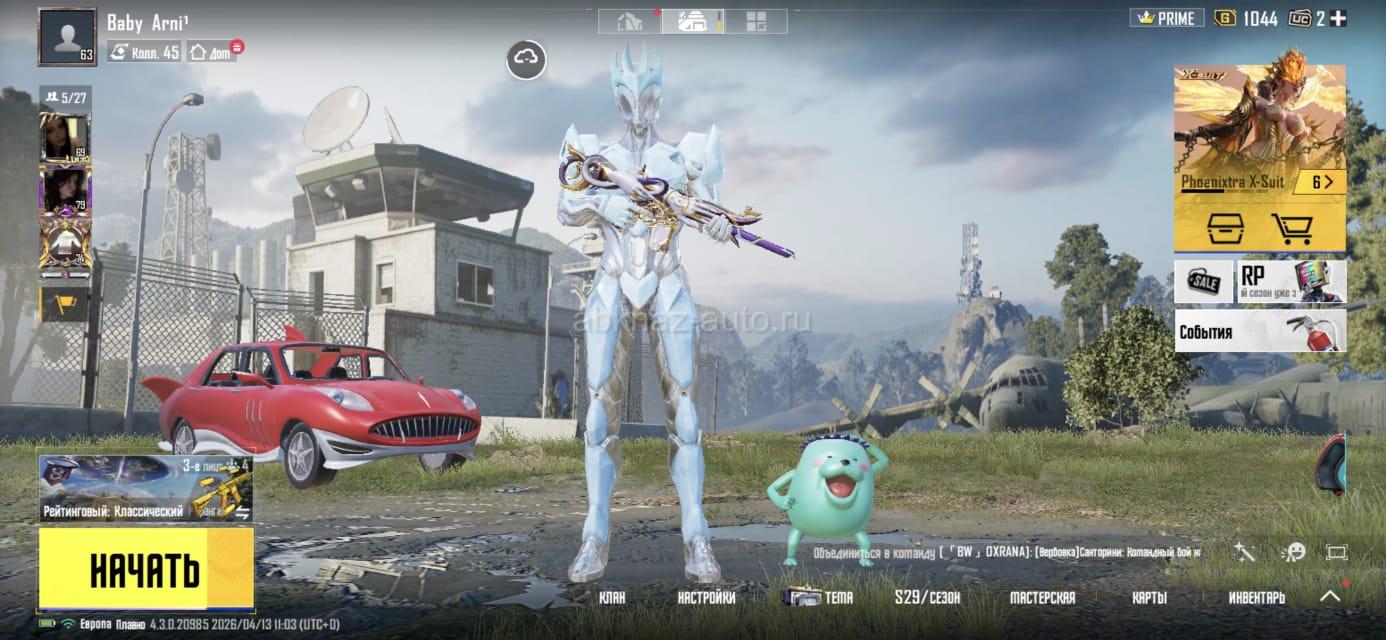Open the КЛАН menu
Screen dimensions: 1386x640
612,598
